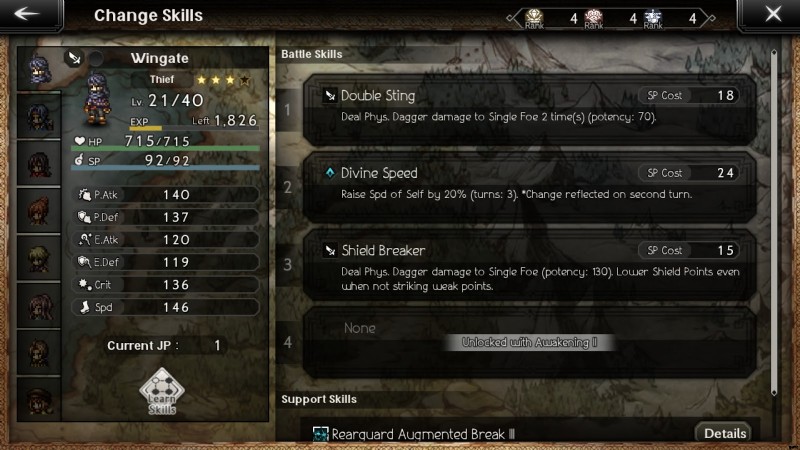View Details of Rearguard Augmented Break

tap(725, 433)
